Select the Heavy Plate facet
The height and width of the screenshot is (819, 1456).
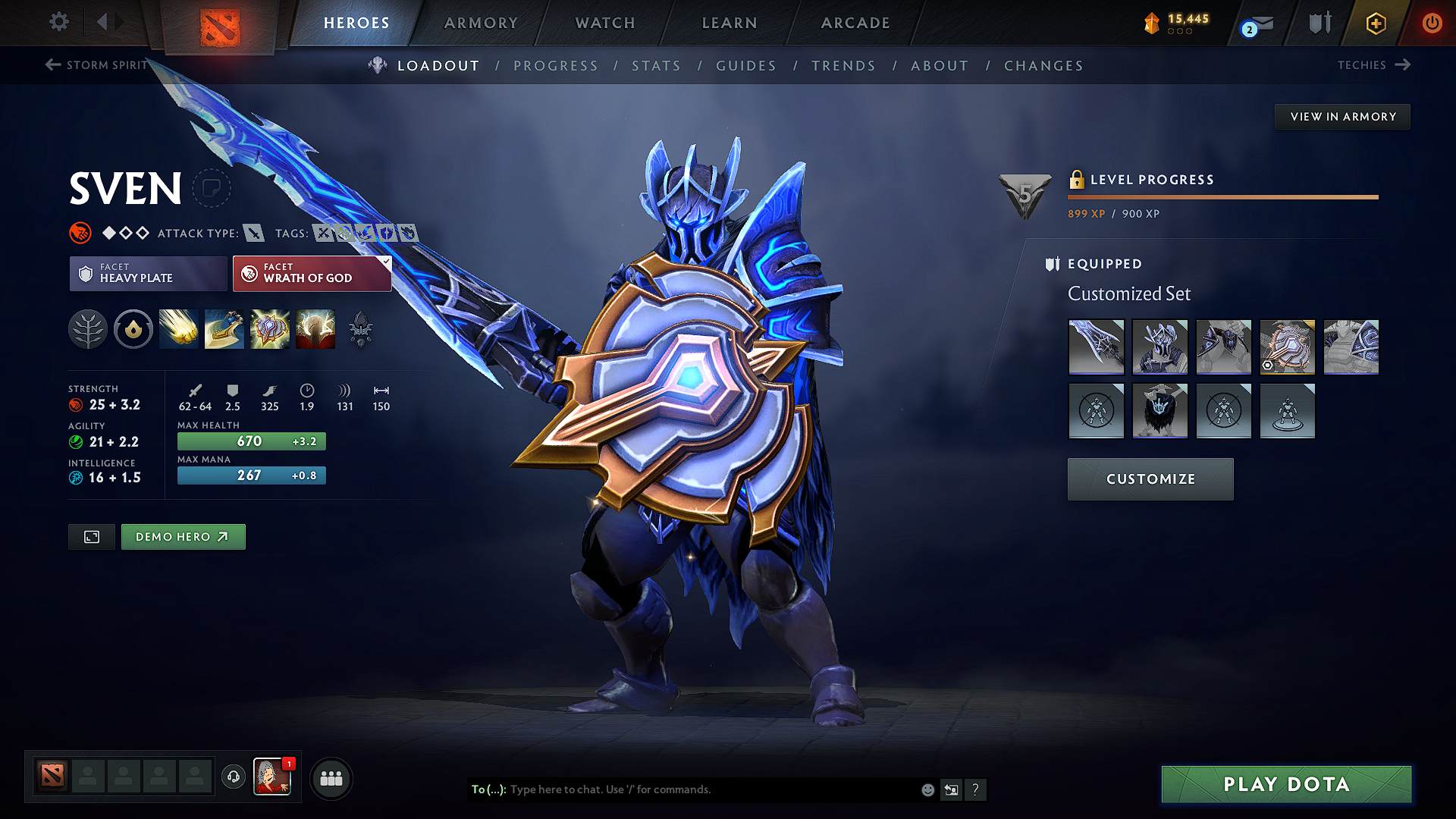[148, 273]
